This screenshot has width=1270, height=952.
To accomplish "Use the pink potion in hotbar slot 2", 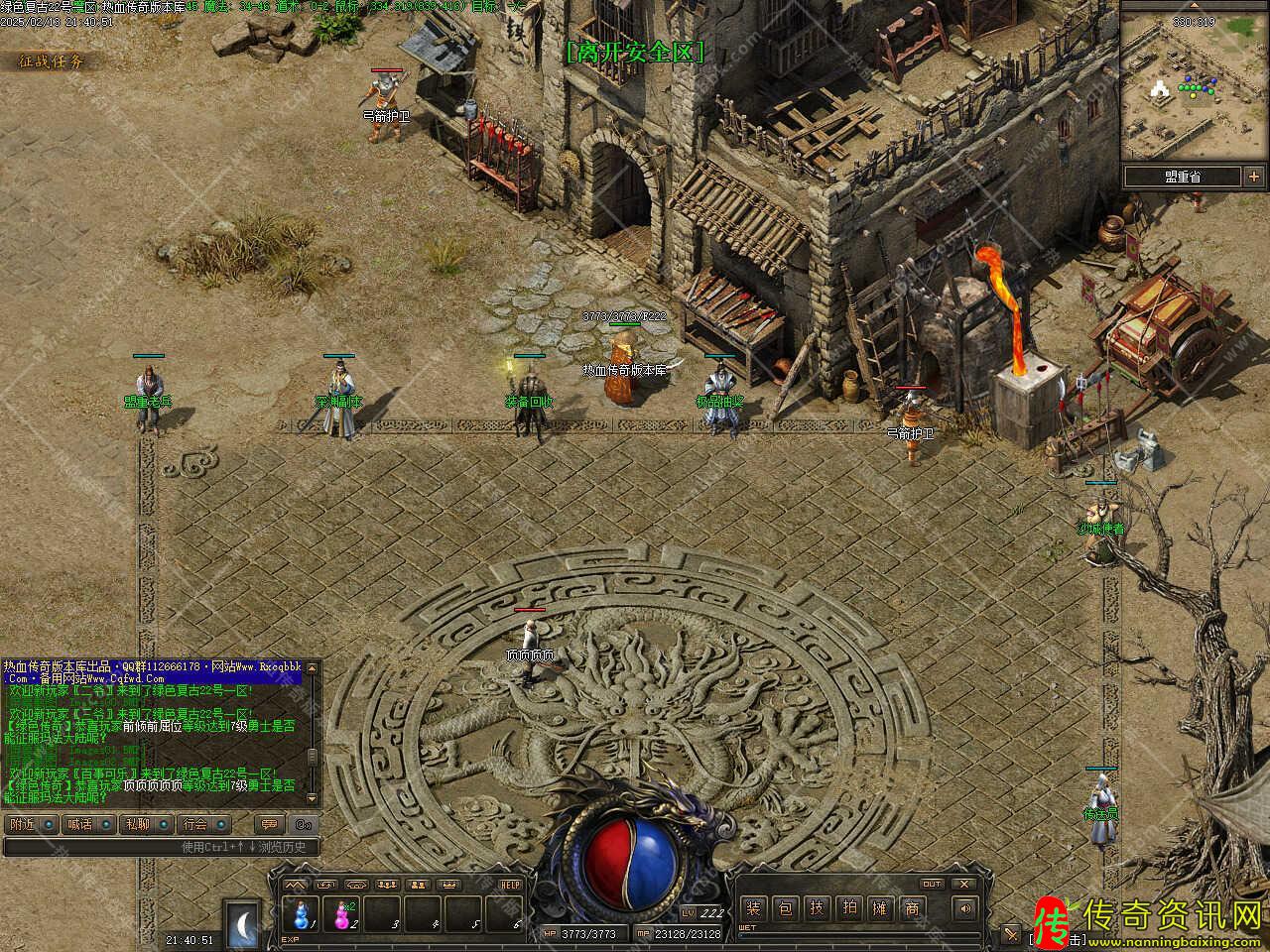I will [343, 910].
